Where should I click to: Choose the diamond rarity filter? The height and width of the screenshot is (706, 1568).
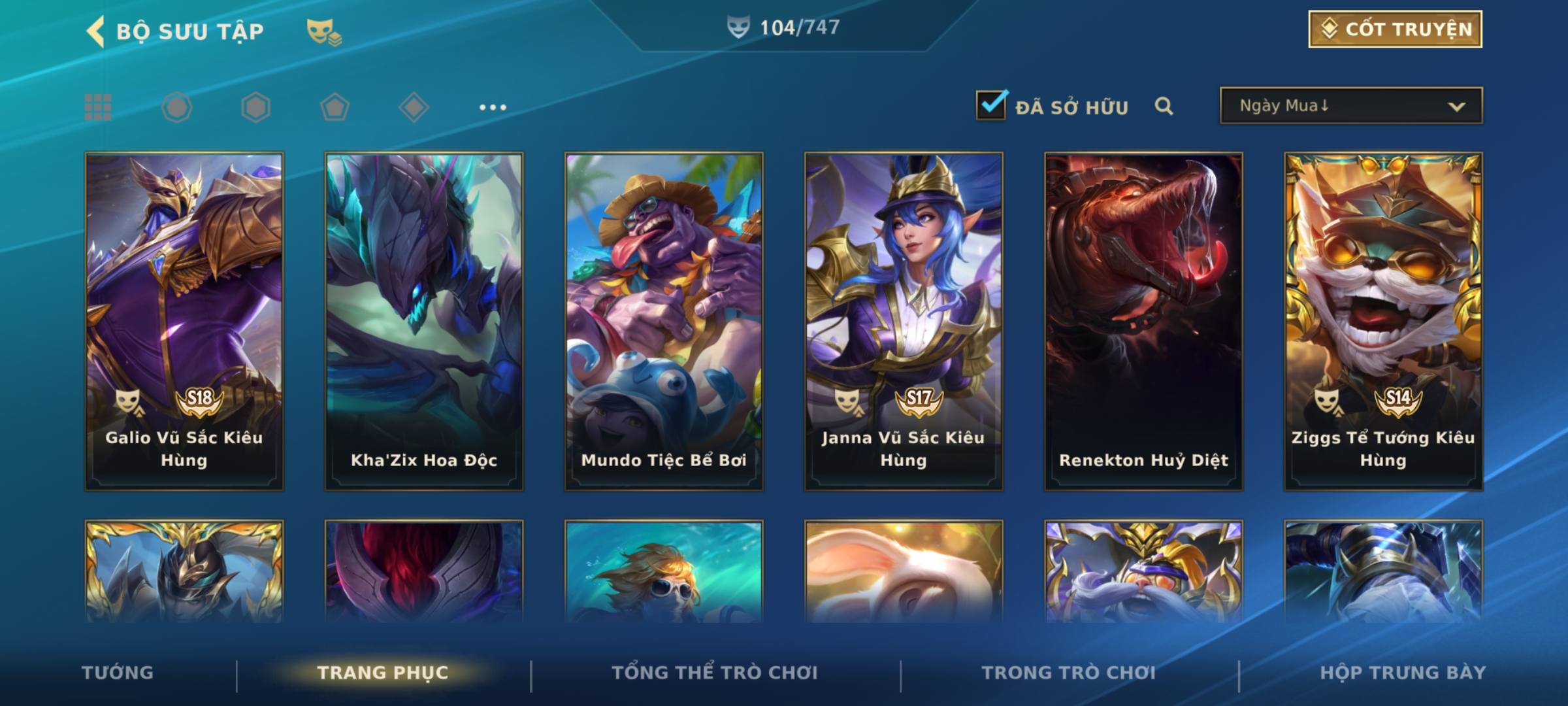[414, 107]
